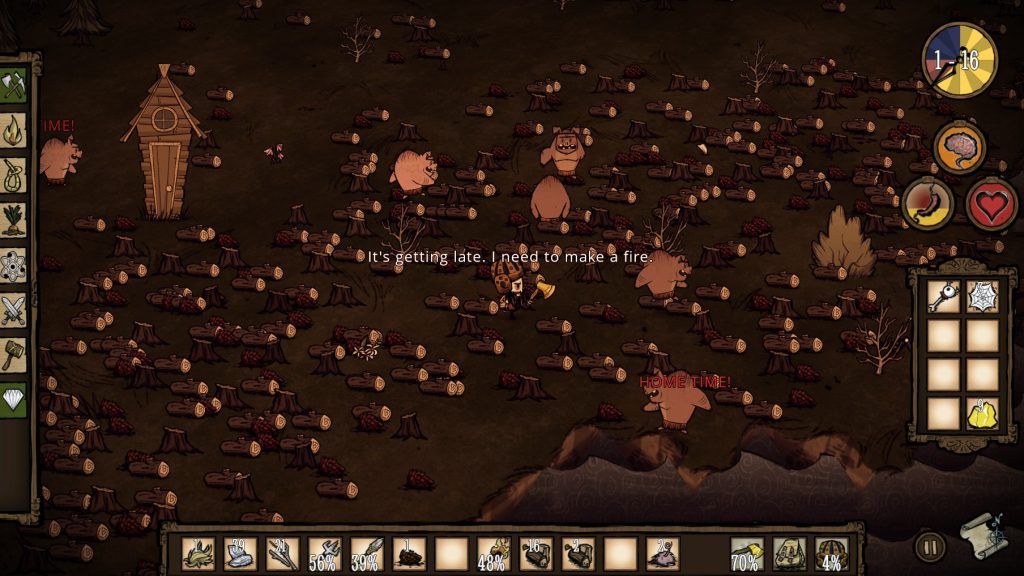This screenshot has width=1024, height=576.
Task: Select the flint stack in inventory
Action: click(x=239, y=553)
